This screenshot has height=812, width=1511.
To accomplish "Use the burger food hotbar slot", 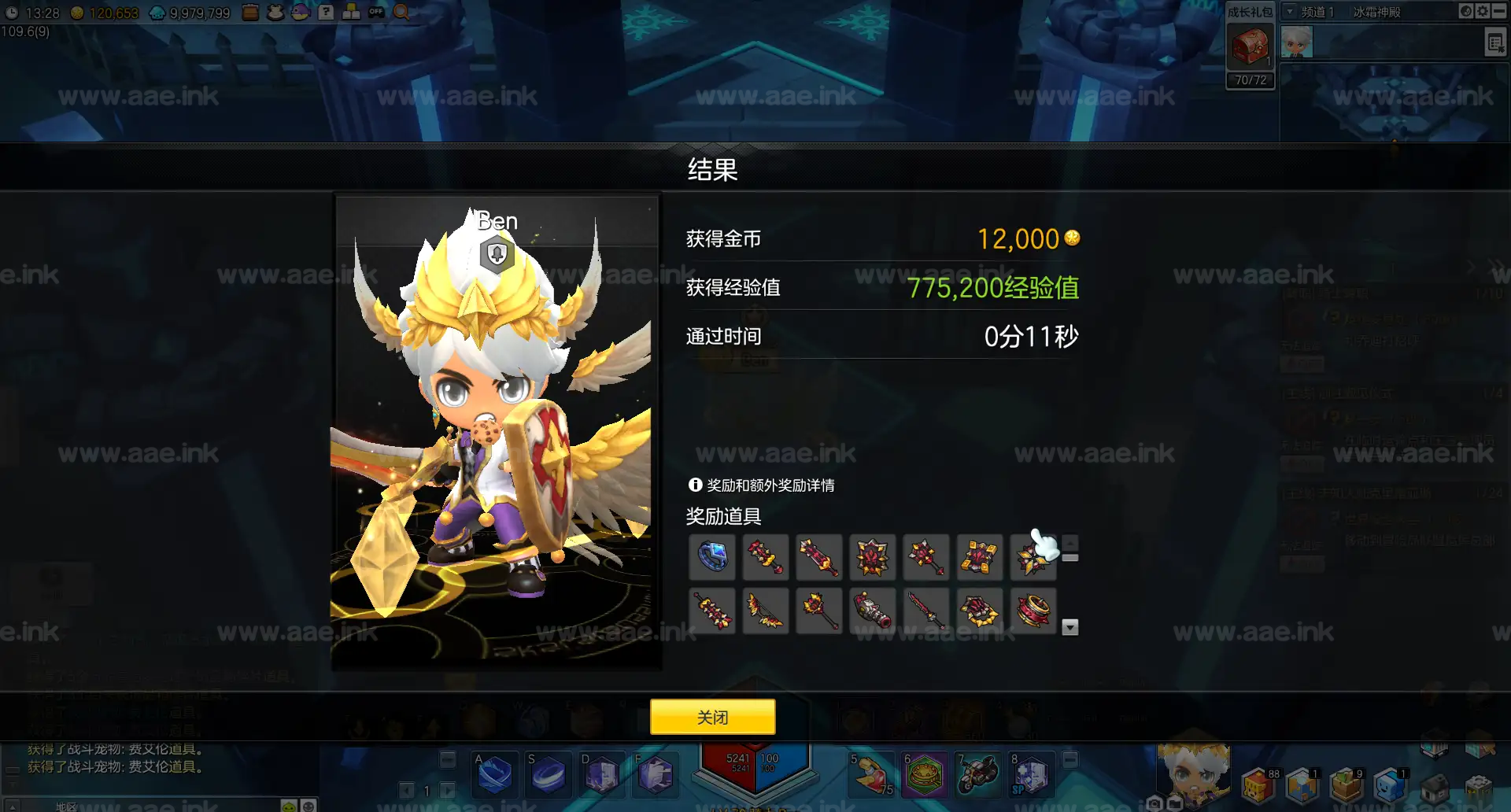I will 924,774.
